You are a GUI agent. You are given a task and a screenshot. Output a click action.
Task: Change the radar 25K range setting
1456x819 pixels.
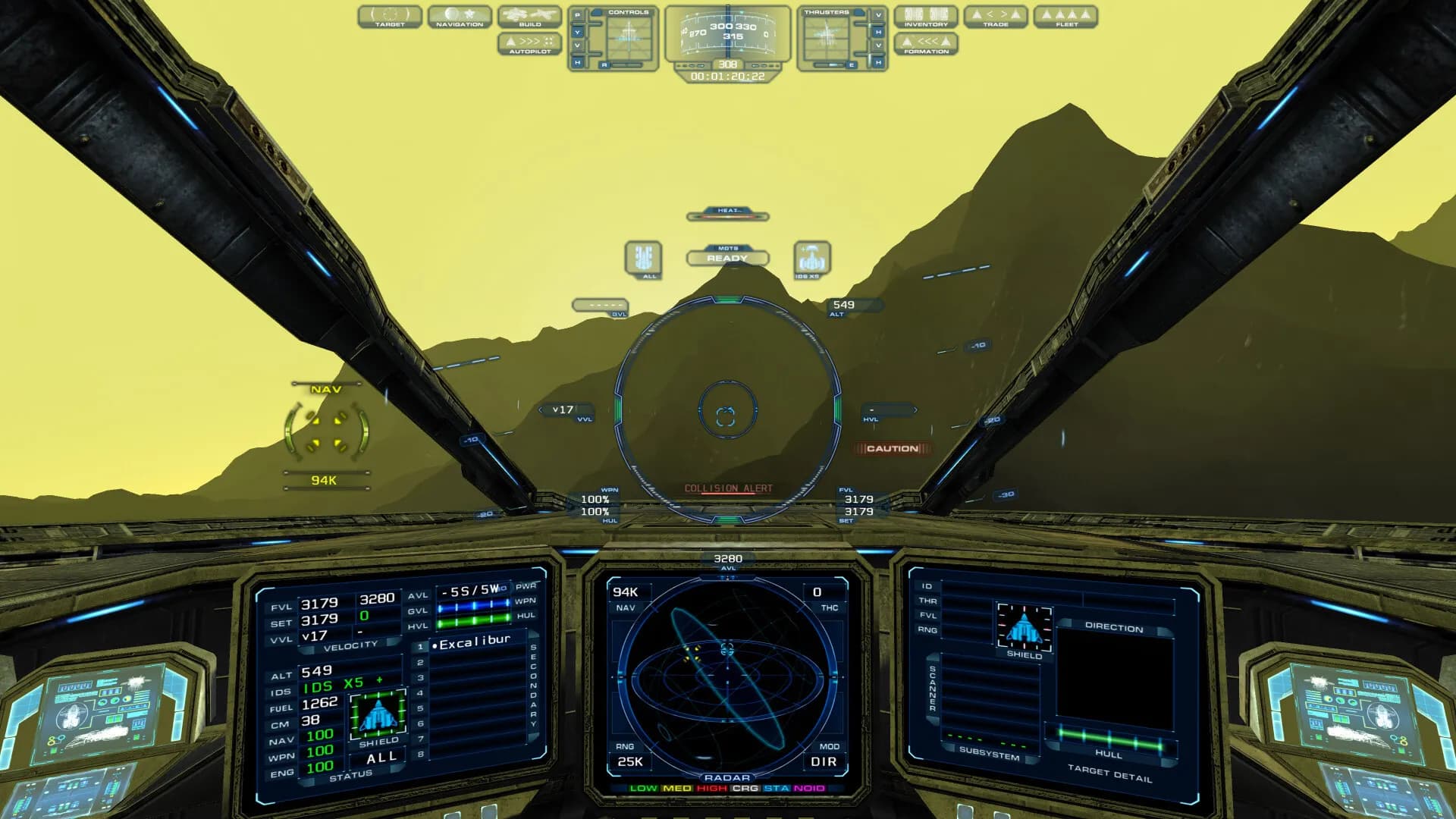[630, 761]
